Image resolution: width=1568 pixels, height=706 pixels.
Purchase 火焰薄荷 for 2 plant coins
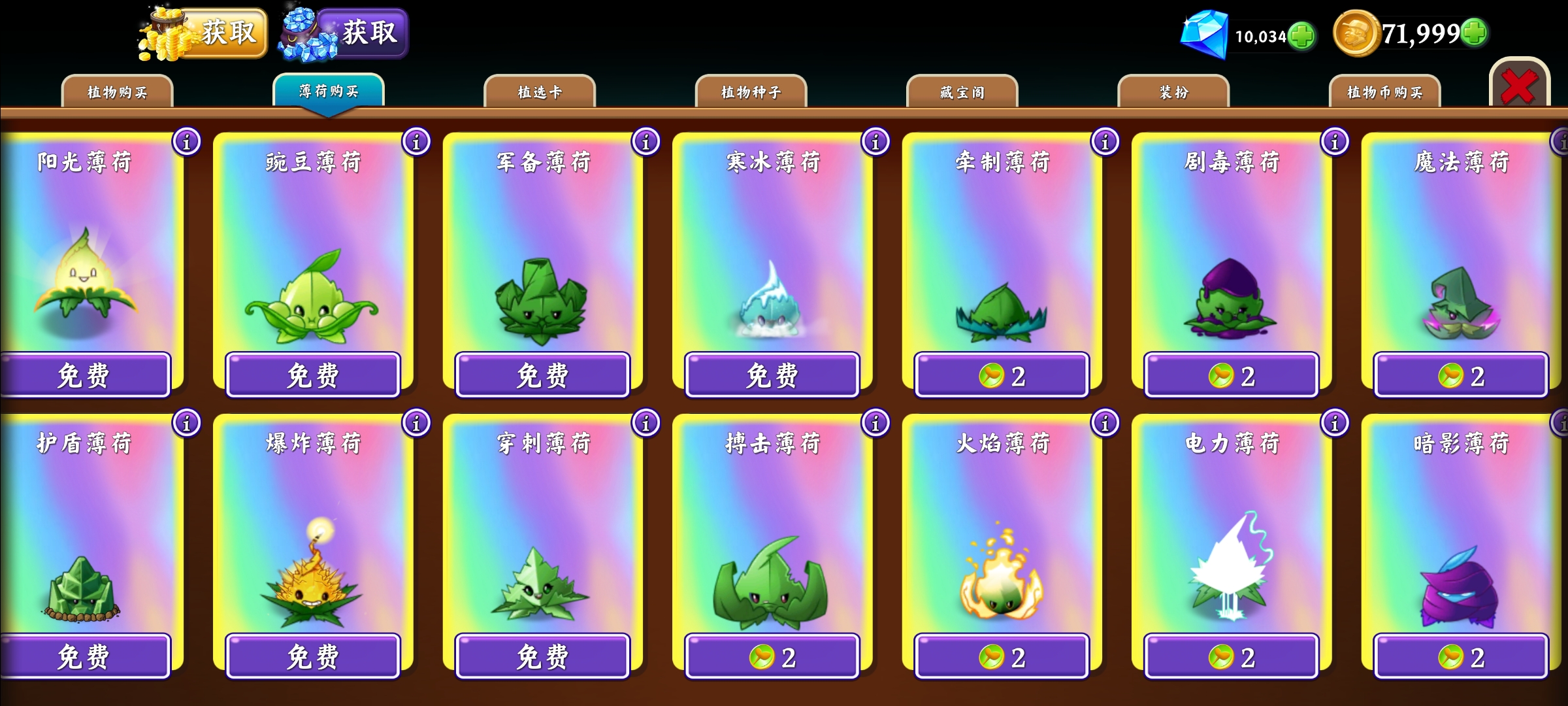tap(1002, 656)
